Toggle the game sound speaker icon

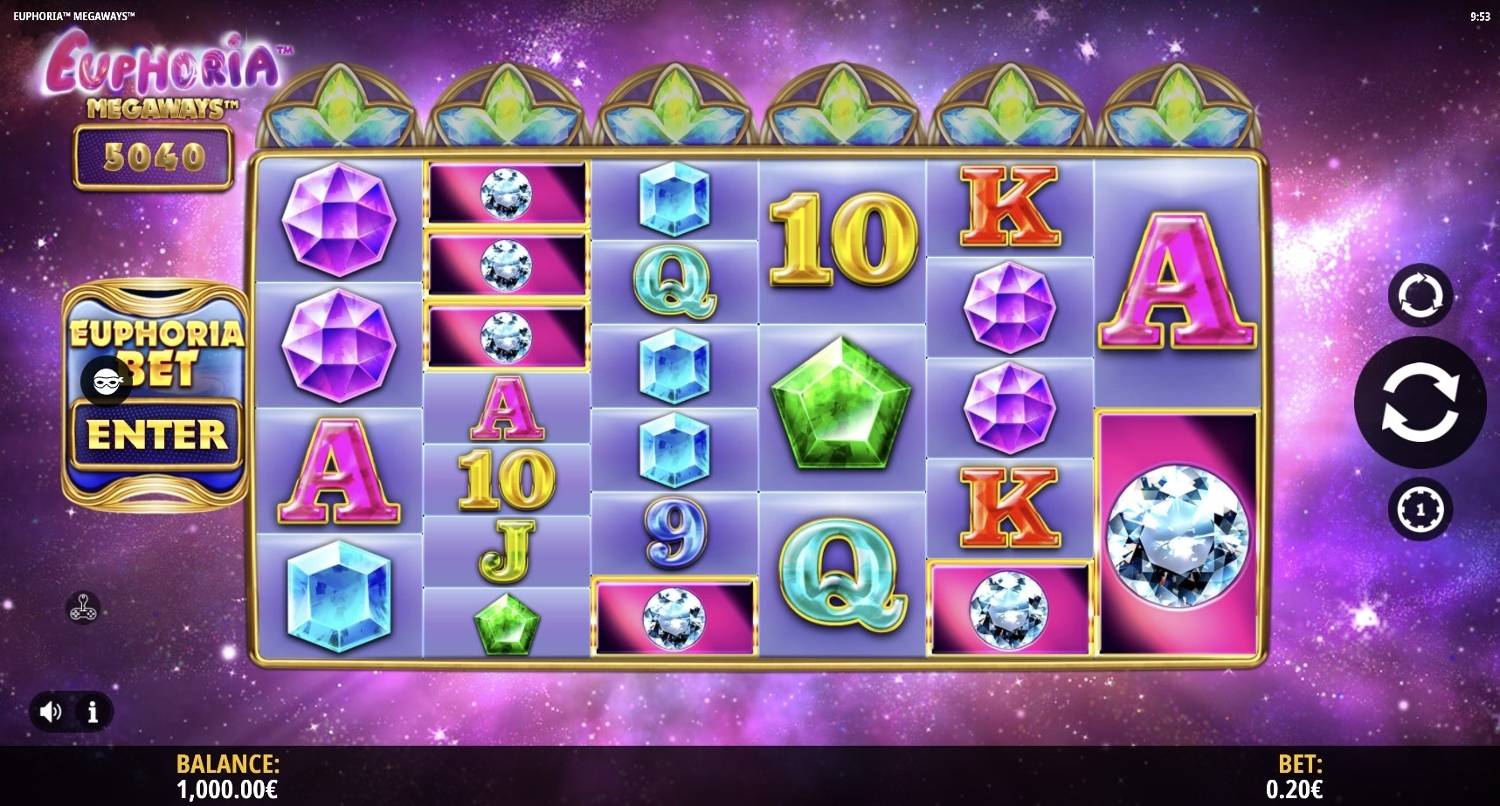coord(51,712)
